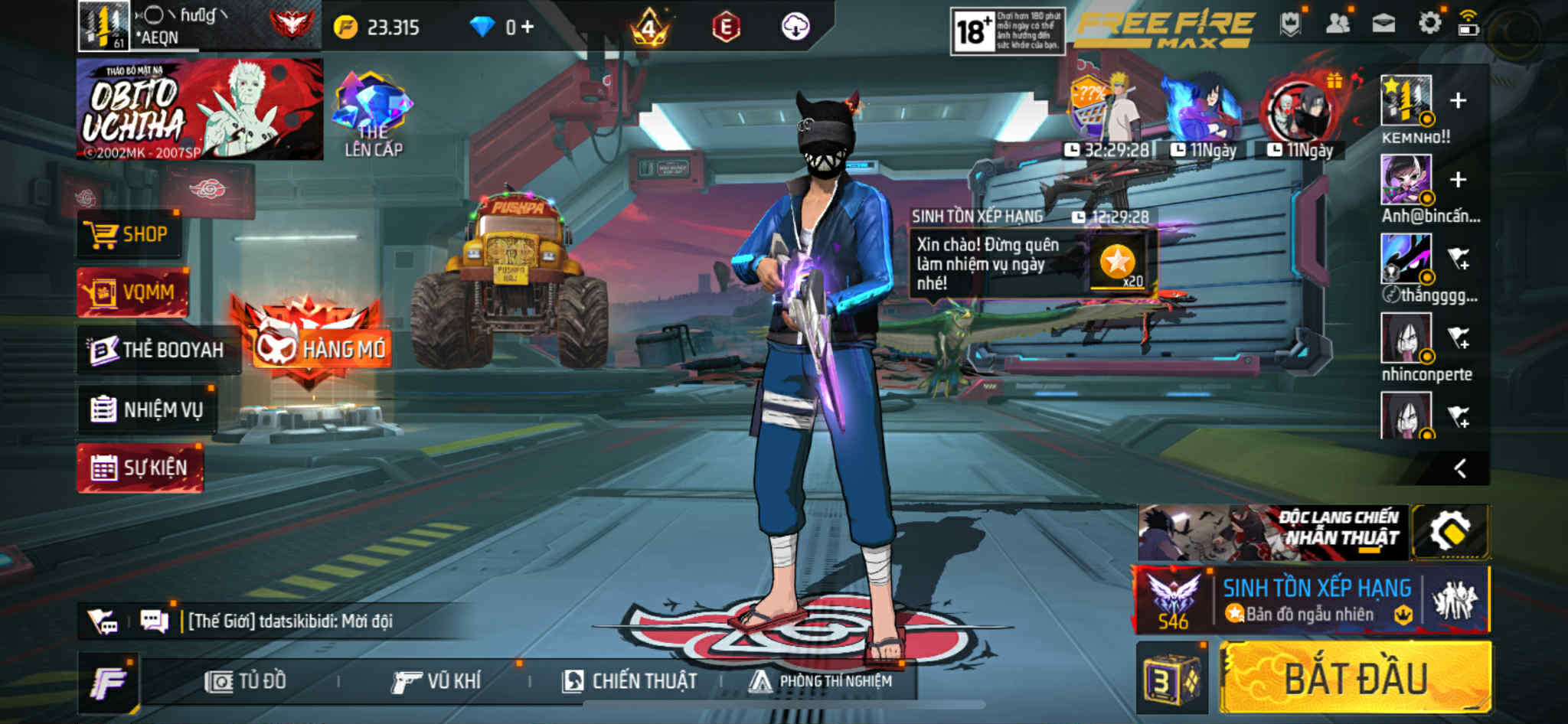Screen dimensions: 1568x724
Task: Open THẺ BOOYAH pass
Action: click(158, 350)
